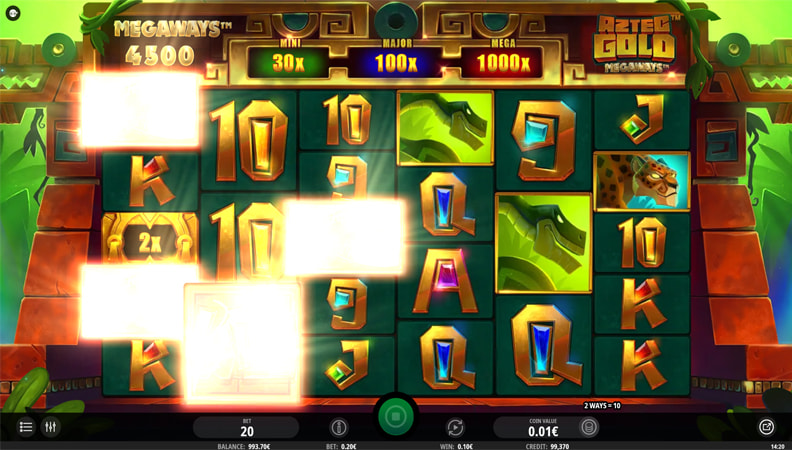Adjust the Bet amount field showing 20

[246, 428]
